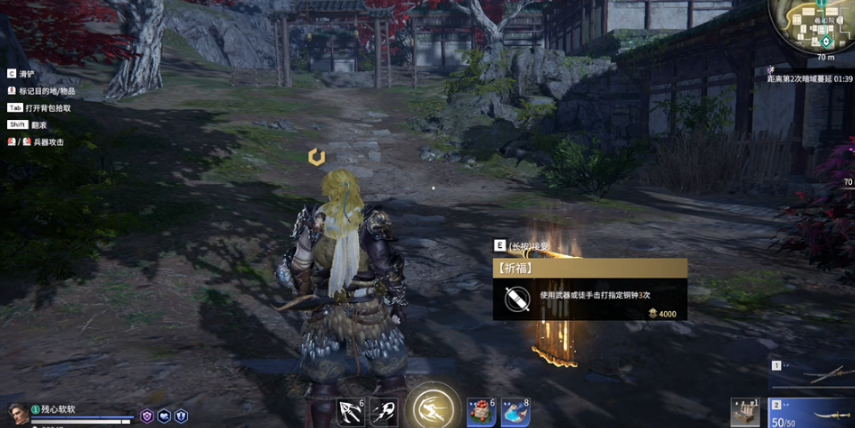
Task: Click the floating gold objective waypoint marker
Action: [316, 157]
